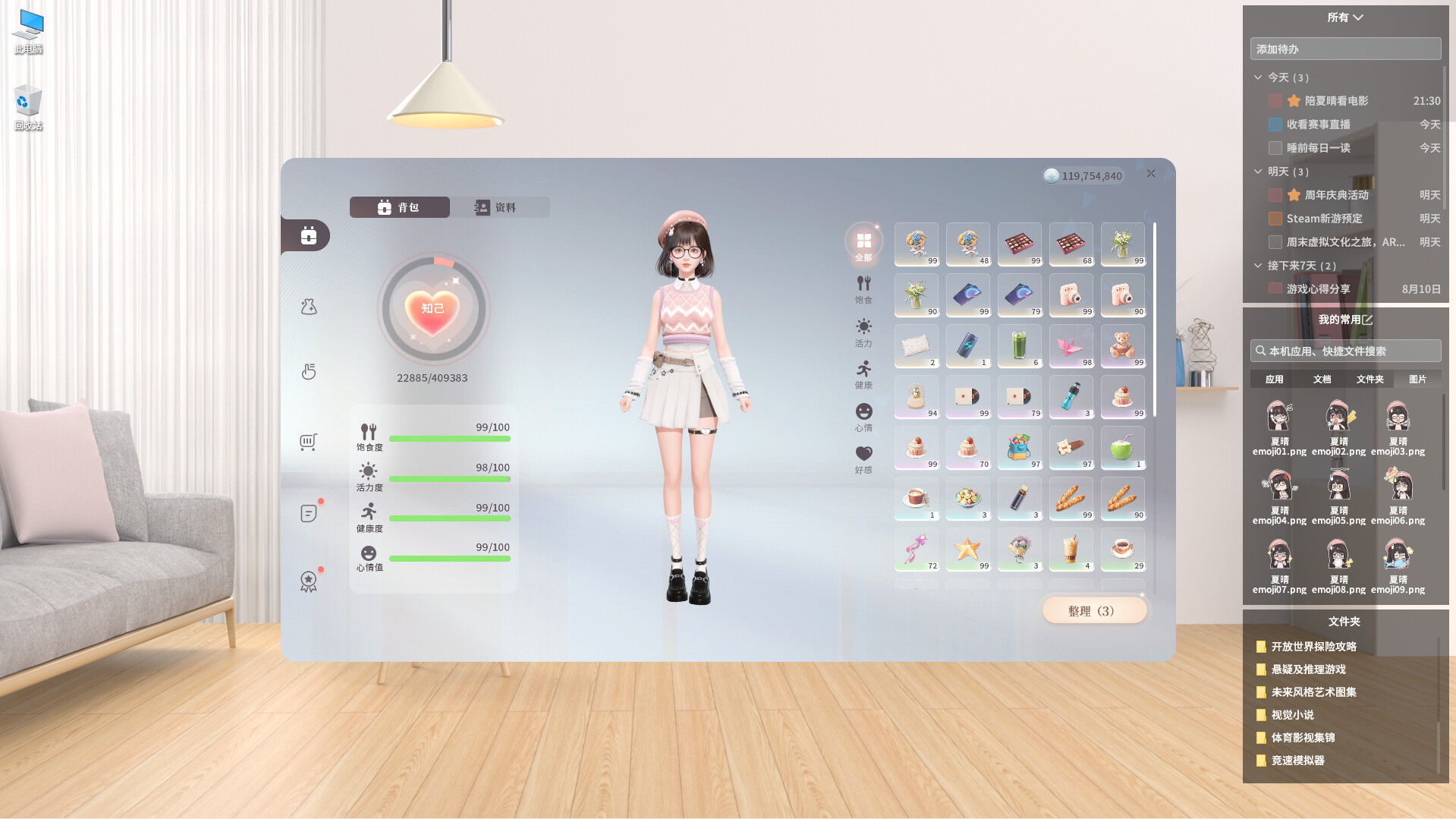Mark 收看赛事直播 as complete
Image resolution: width=1456 pixels, height=819 pixels.
tap(1275, 124)
